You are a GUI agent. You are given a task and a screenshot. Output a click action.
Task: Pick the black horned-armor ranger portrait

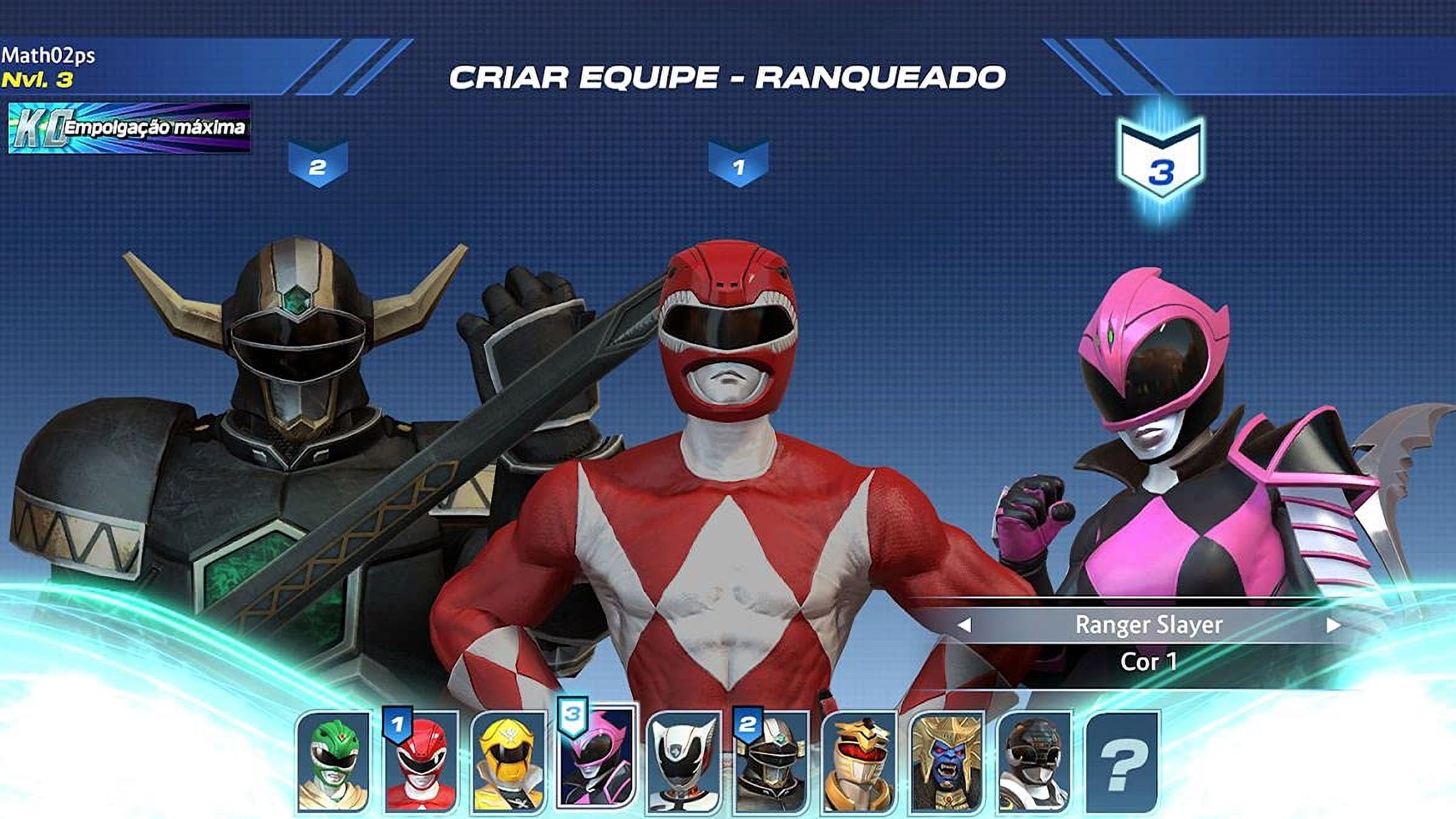771,762
